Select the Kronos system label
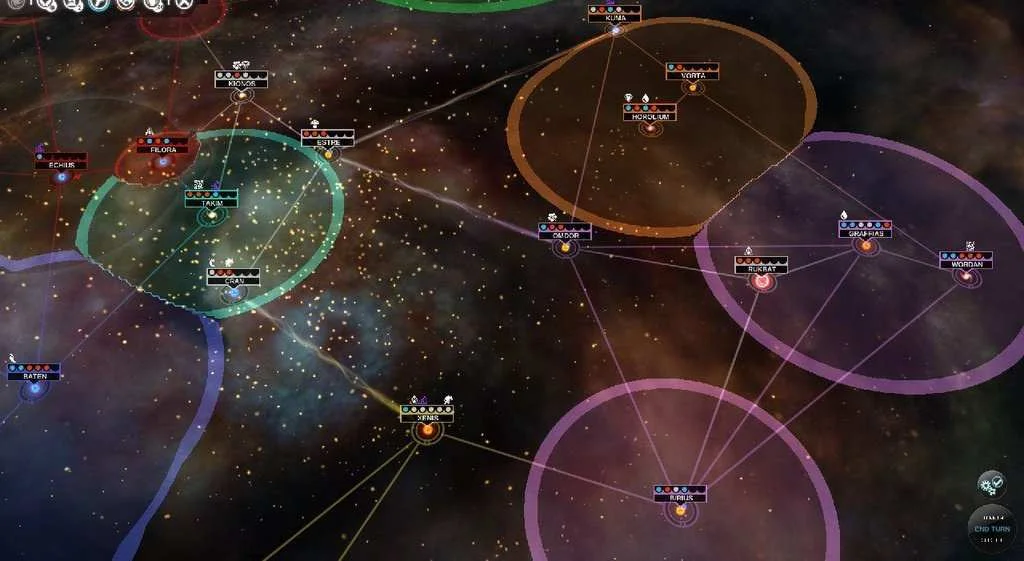This screenshot has width=1024, height=561. (x=241, y=84)
